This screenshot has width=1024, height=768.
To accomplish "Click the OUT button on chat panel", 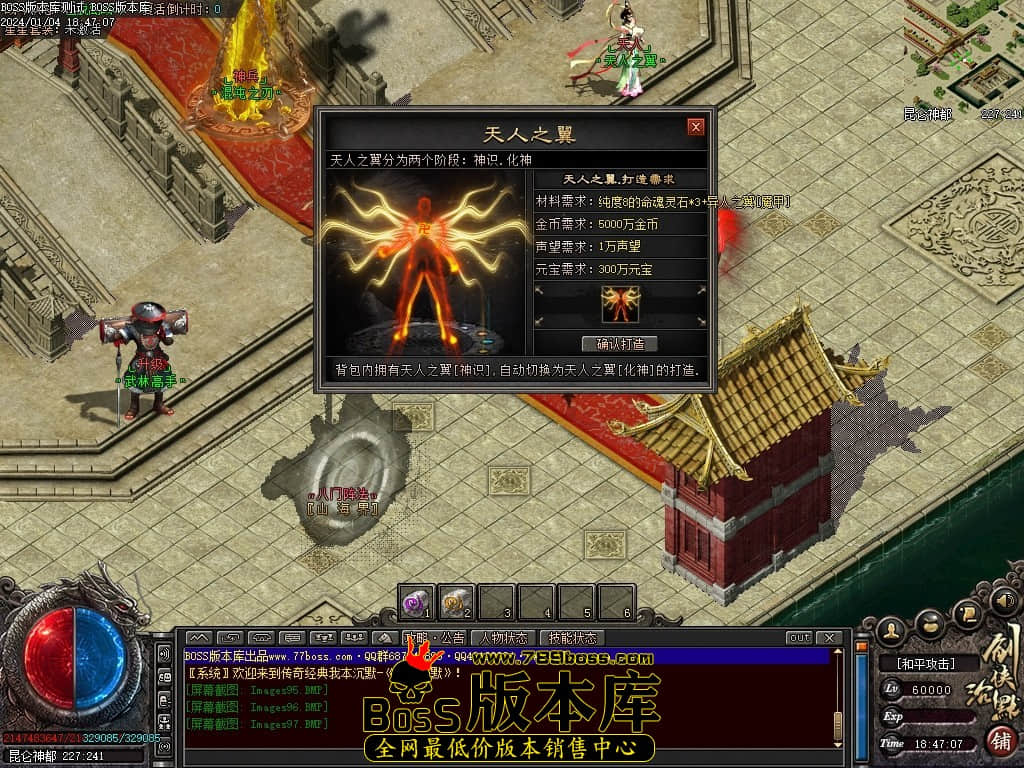I will click(799, 638).
